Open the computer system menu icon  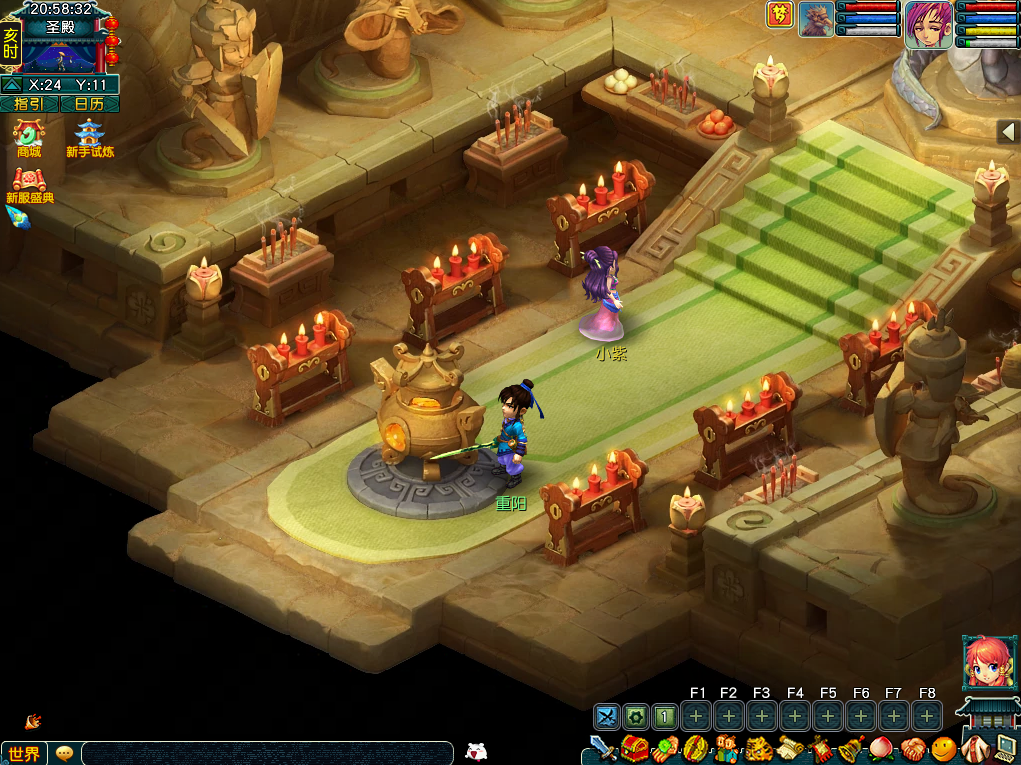[x=1004, y=748]
